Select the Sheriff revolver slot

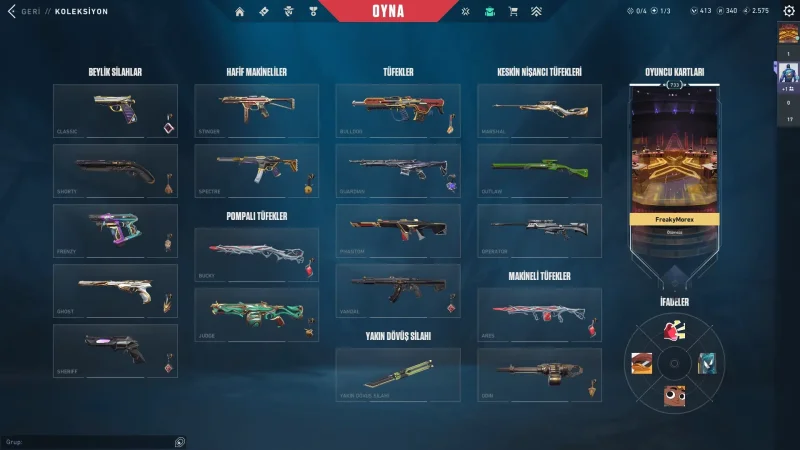pos(115,350)
